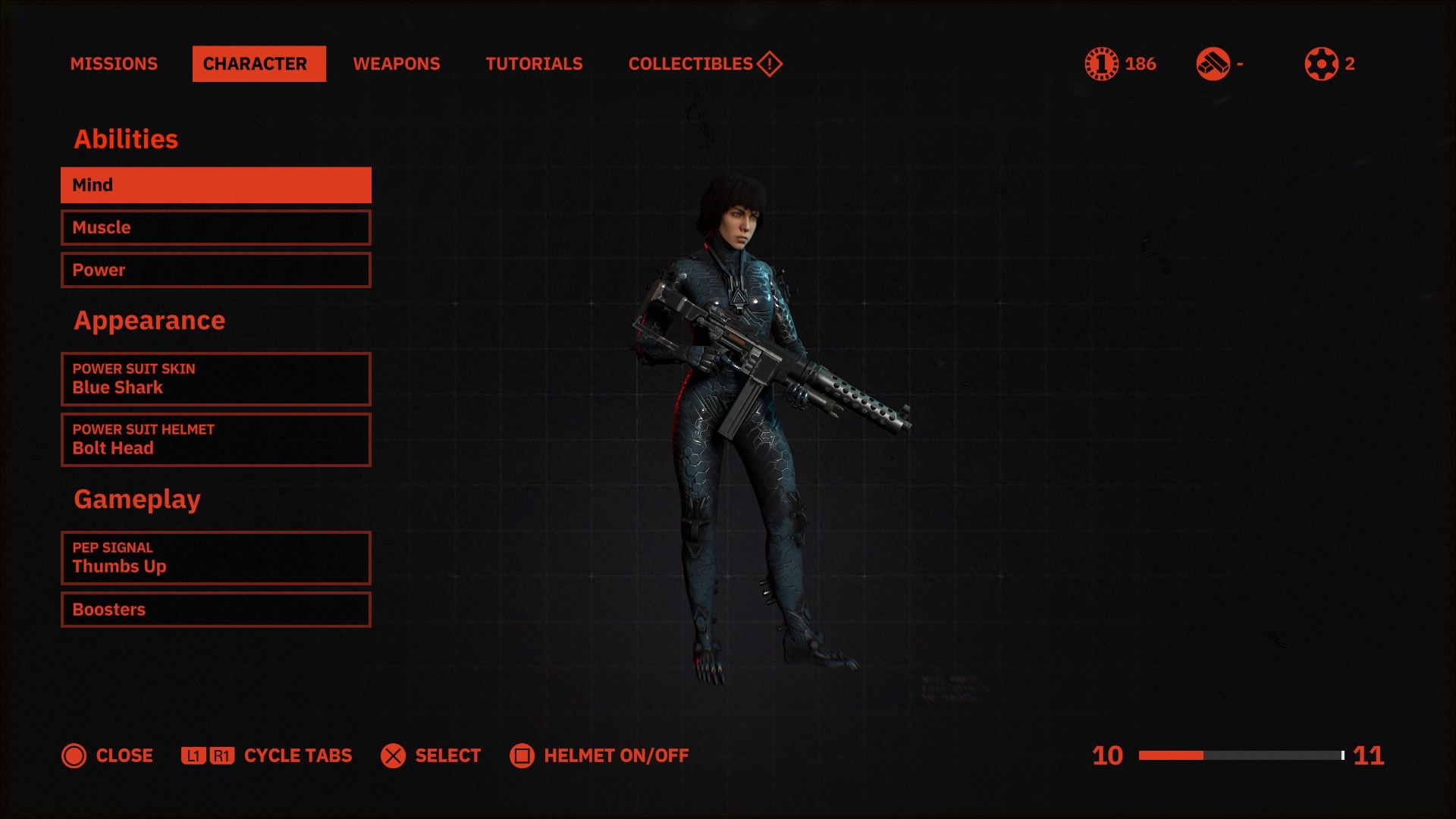
Task: Go to the Collectibles tab
Action: 704,64
